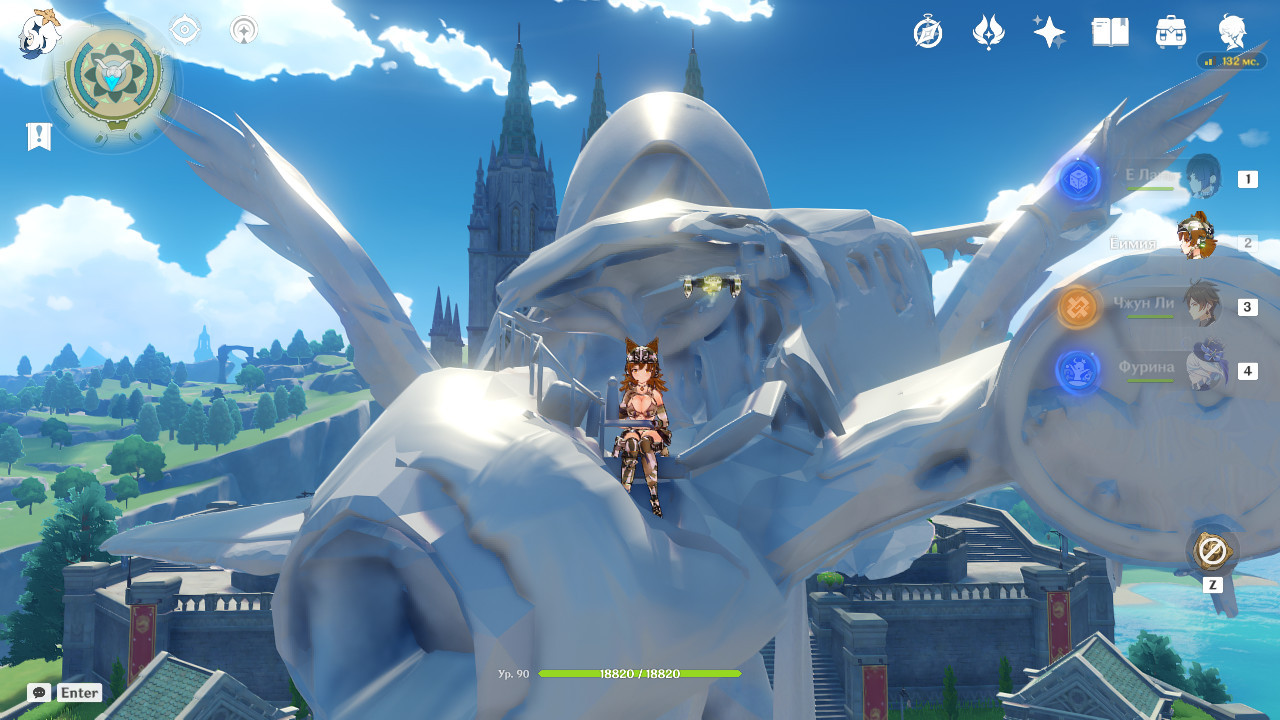Open the Character screen profile icon
Screen dimensions: 1280x720
click(x=1232, y=33)
